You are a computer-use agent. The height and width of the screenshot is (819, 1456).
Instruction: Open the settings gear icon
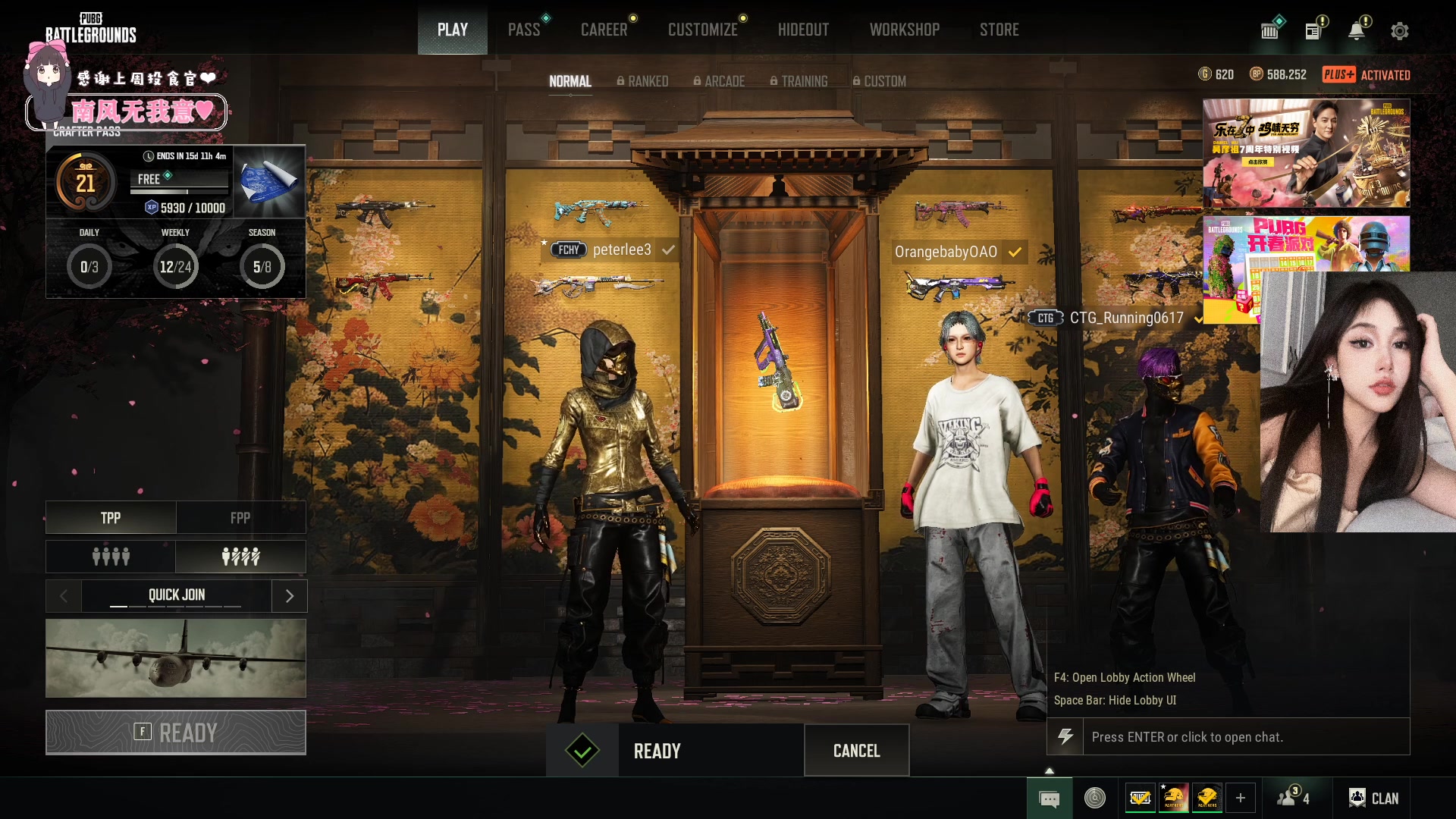(x=1399, y=31)
